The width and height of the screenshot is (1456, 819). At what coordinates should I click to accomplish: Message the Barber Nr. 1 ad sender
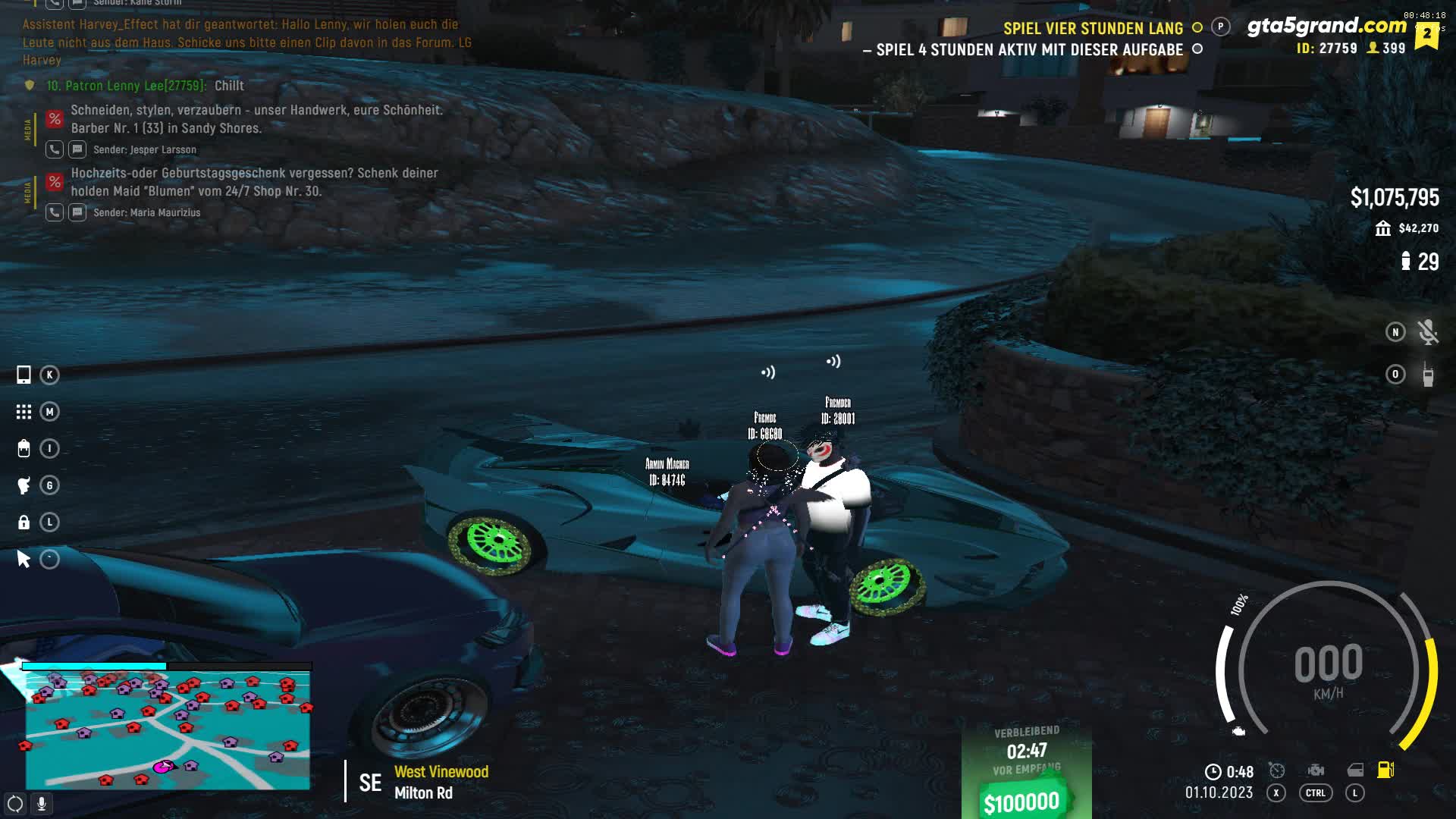[77, 149]
